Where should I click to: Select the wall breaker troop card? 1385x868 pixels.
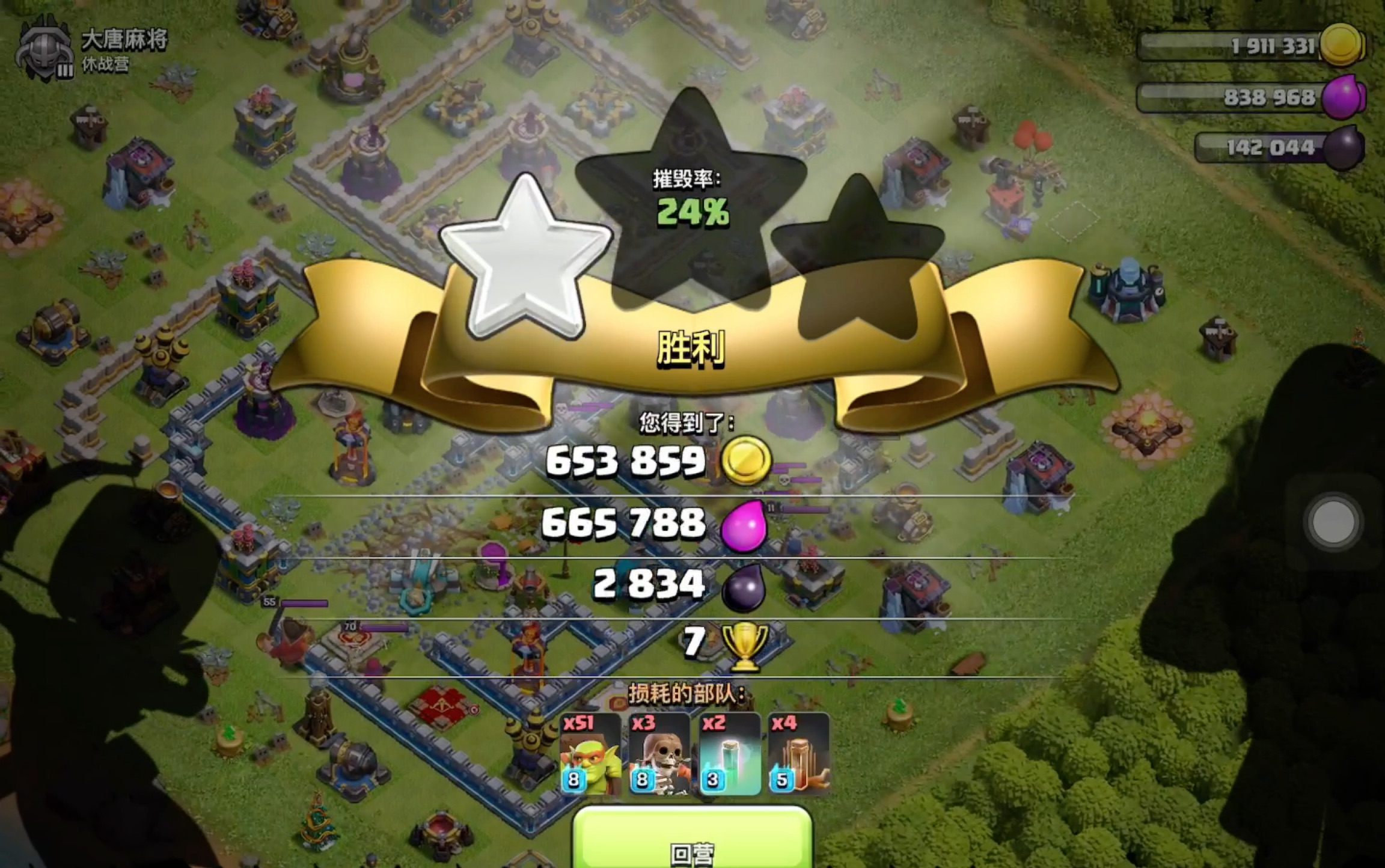[659, 754]
